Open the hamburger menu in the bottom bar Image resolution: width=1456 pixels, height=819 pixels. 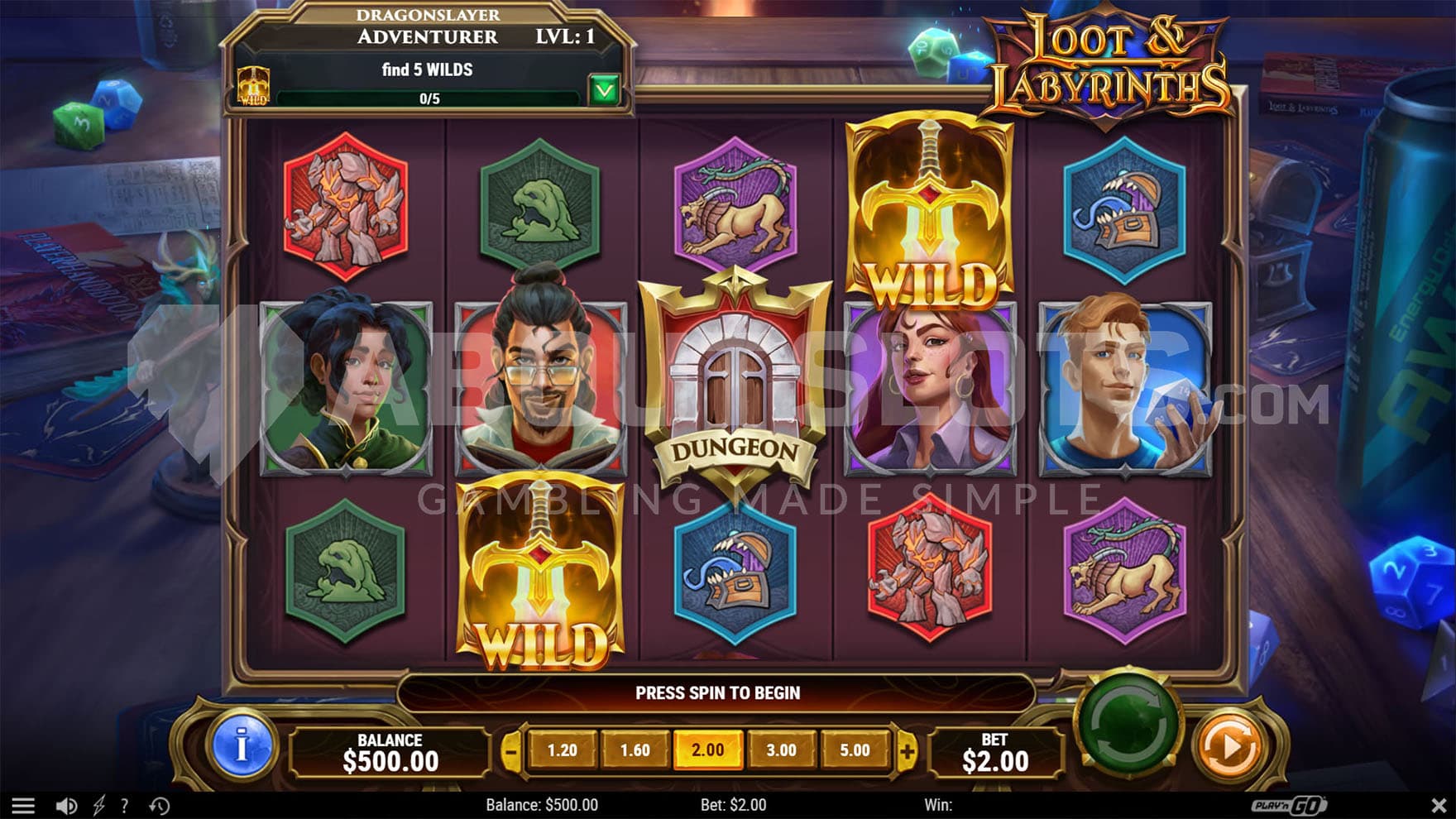[x=23, y=805]
